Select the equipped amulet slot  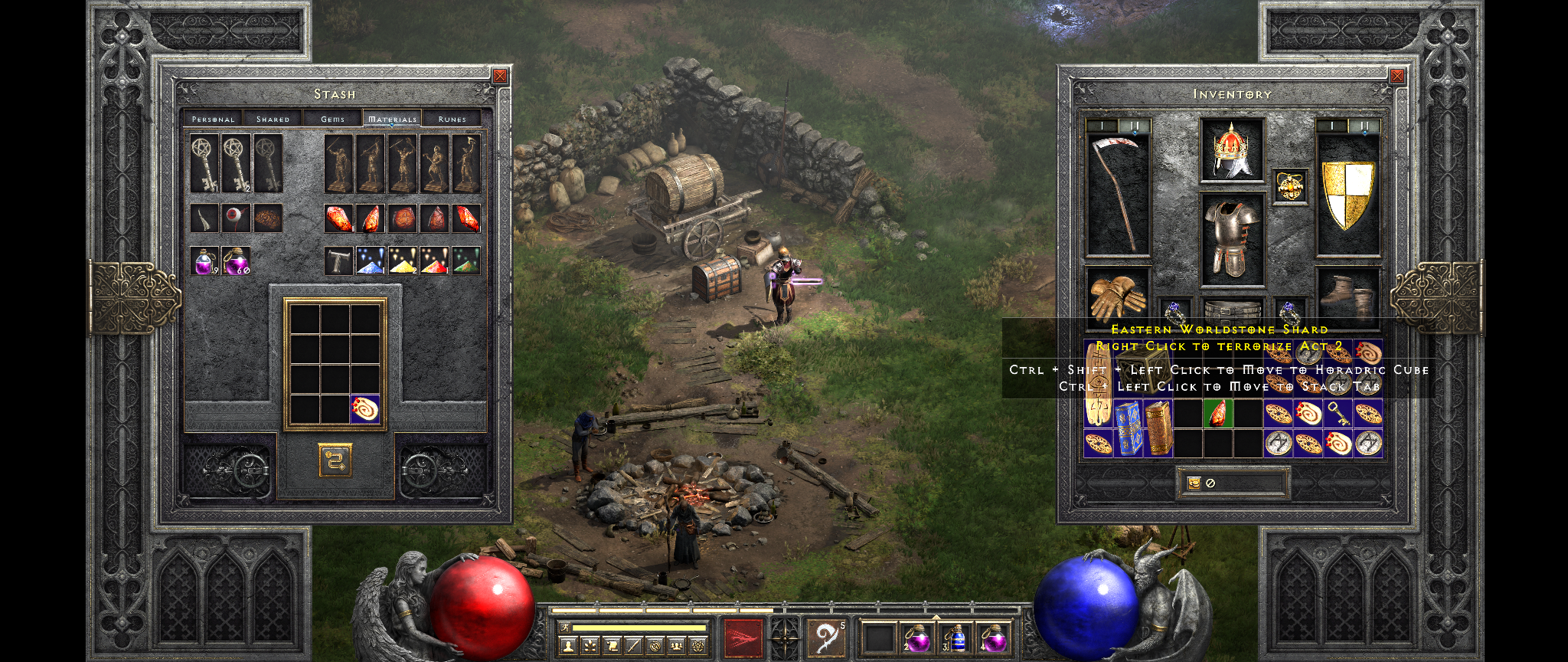click(1290, 186)
